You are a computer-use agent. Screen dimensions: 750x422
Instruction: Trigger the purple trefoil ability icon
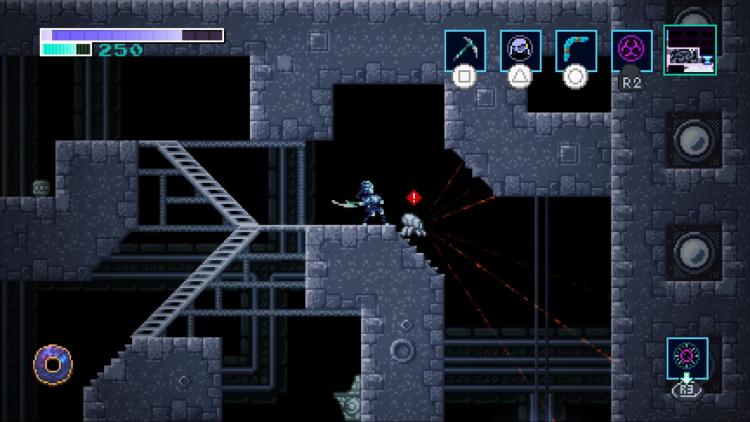tap(632, 50)
